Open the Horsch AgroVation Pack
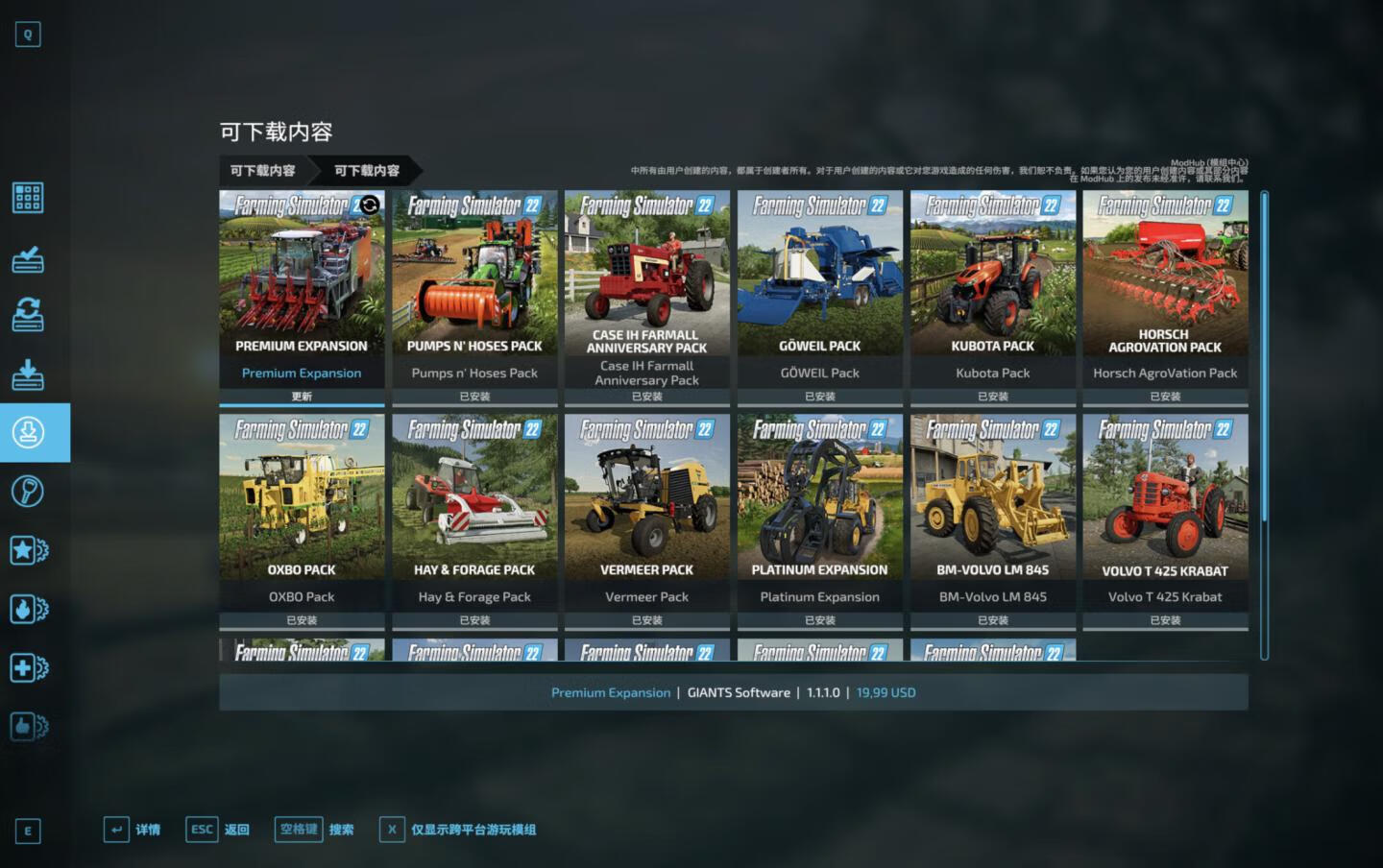Image resolution: width=1383 pixels, height=868 pixels. [1165, 288]
